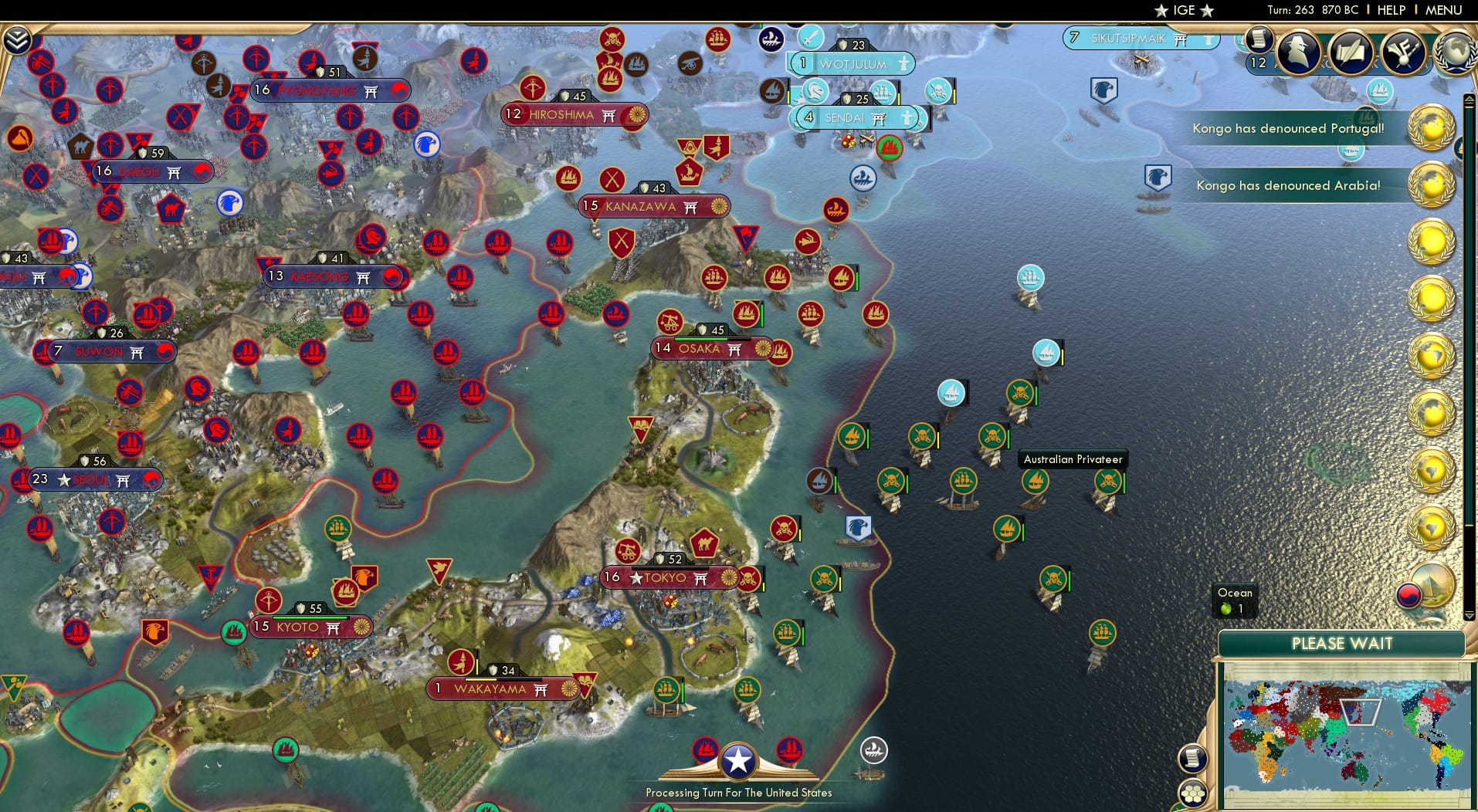Open the Great Works culture icon
This screenshot has width=1478, height=812.
point(1405,52)
